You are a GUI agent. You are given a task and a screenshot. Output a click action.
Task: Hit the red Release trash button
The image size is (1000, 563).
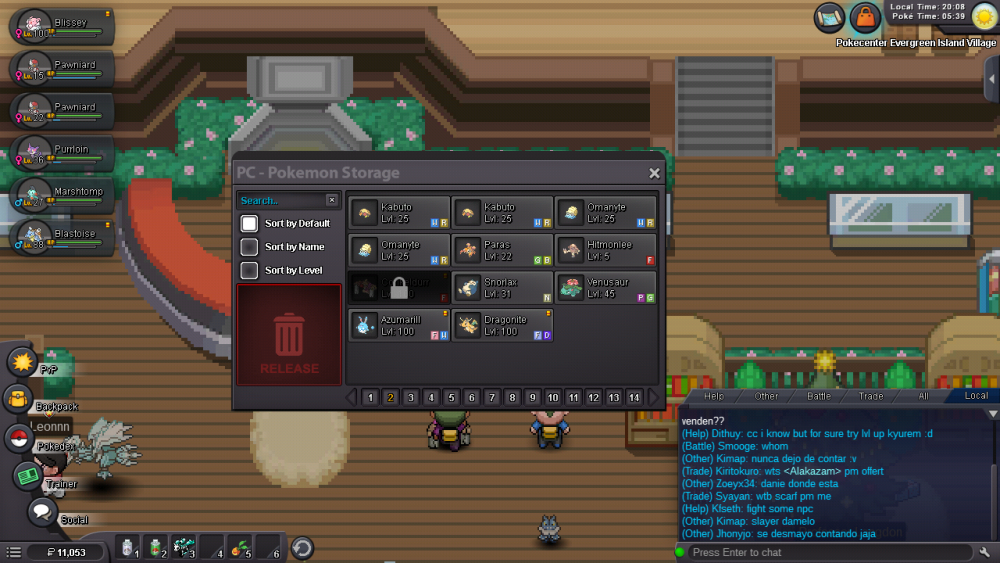coord(289,335)
